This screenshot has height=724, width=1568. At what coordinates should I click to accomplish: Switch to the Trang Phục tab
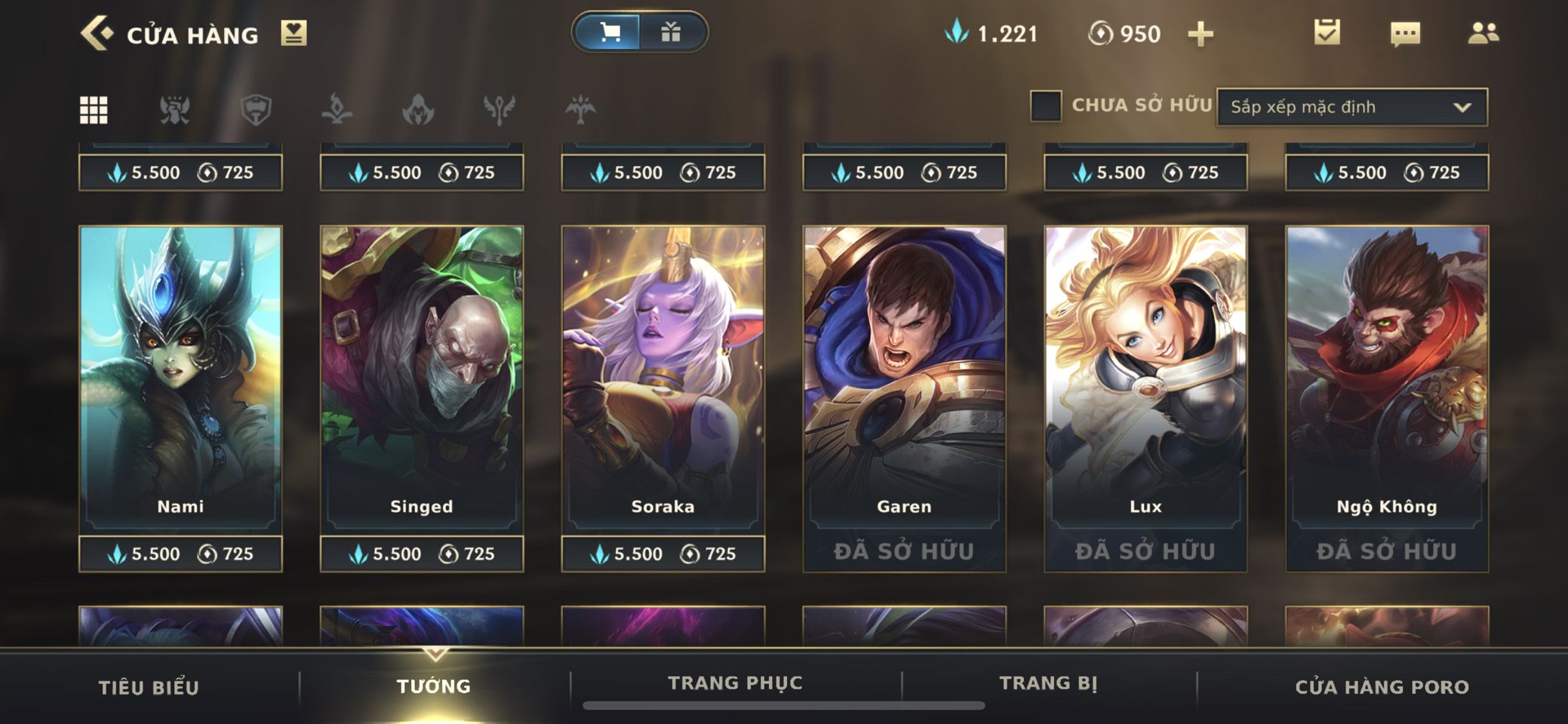735,683
